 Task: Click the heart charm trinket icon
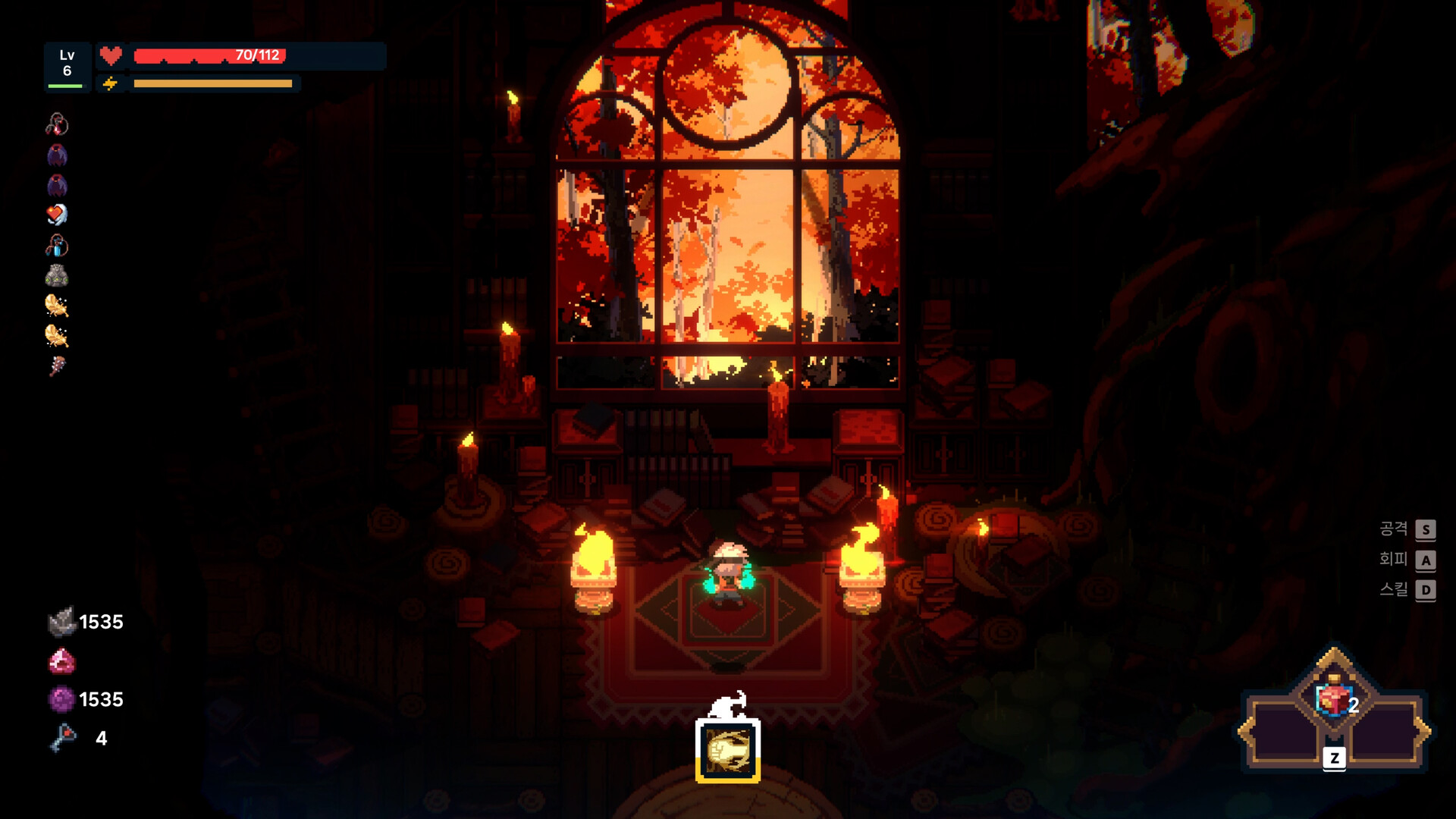57,215
